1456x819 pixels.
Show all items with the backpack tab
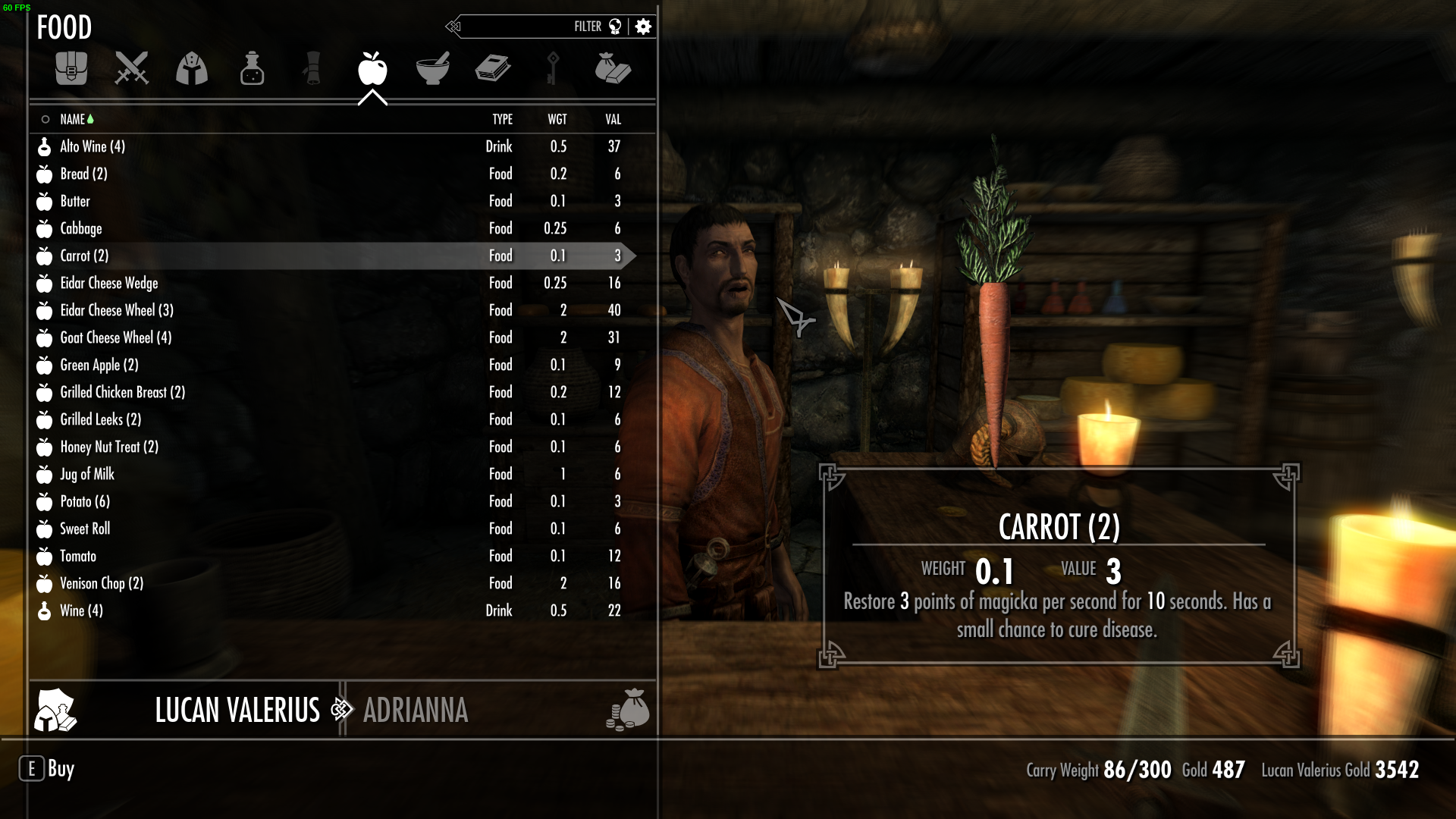(71, 69)
